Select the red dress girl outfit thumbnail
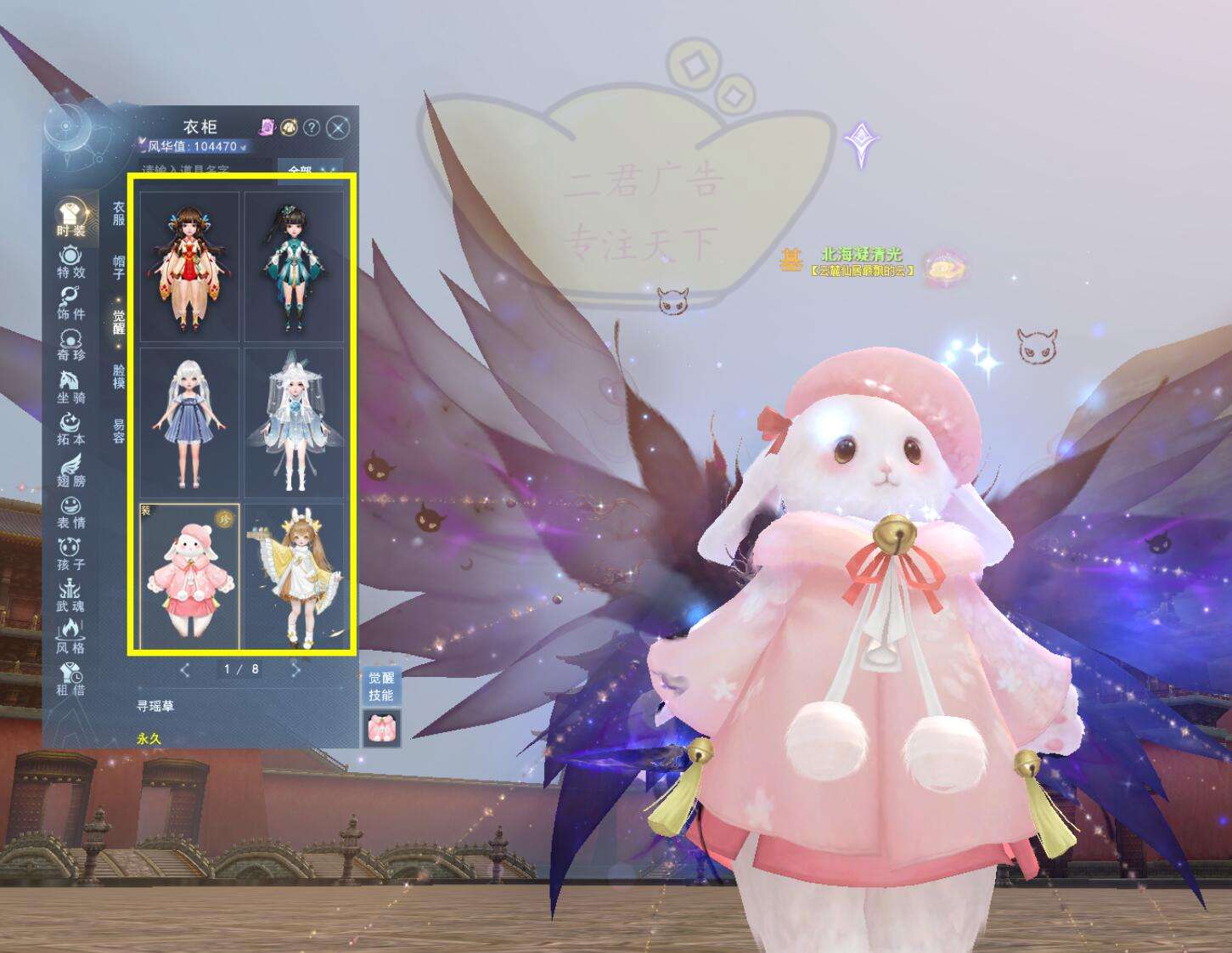 coord(189,267)
